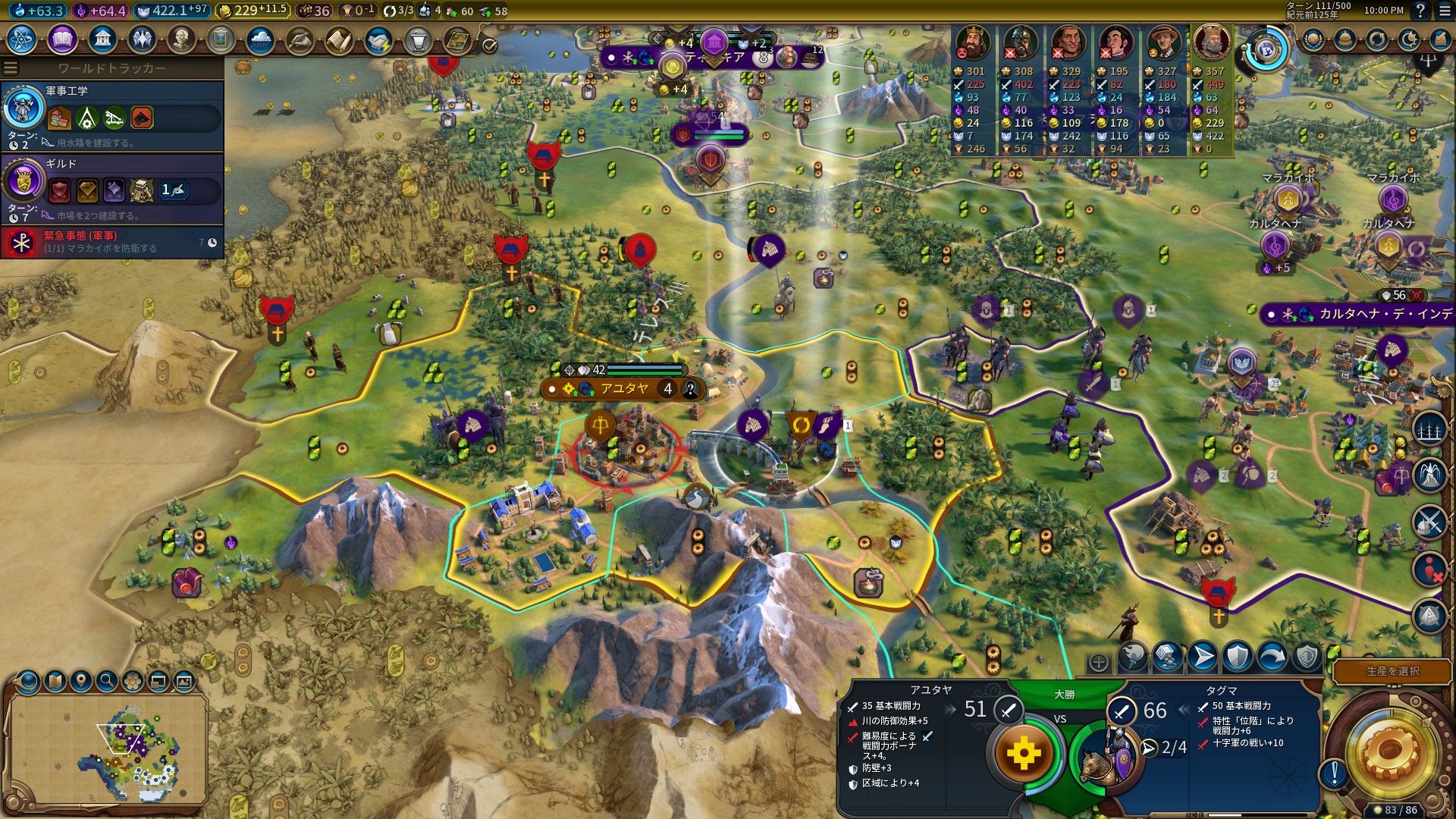Screen dimensions: 1456x819
Task: Click the minimap
Action: [x=108, y=748]
